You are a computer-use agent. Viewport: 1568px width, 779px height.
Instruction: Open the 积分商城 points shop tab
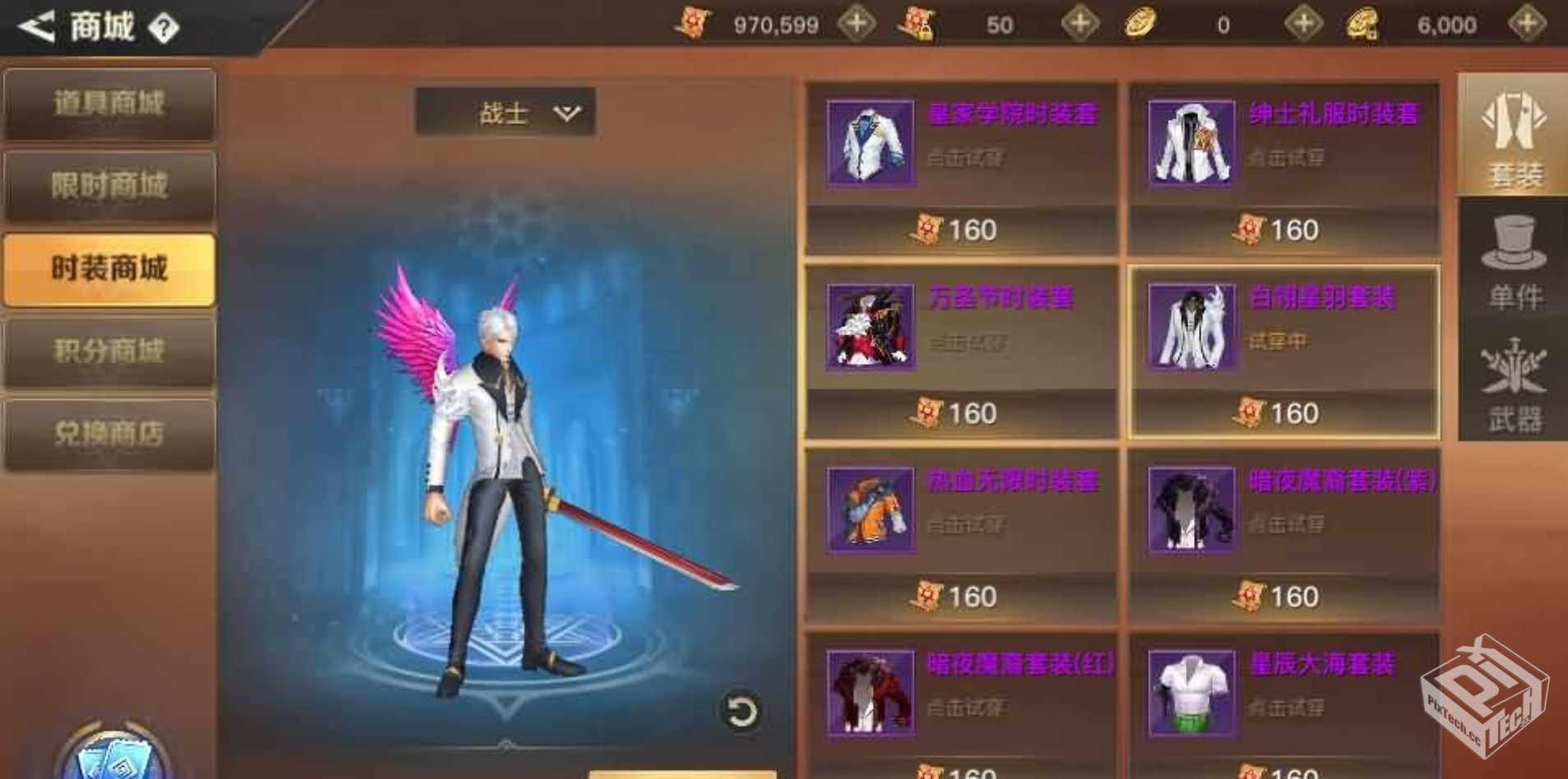tap(109, 352)
